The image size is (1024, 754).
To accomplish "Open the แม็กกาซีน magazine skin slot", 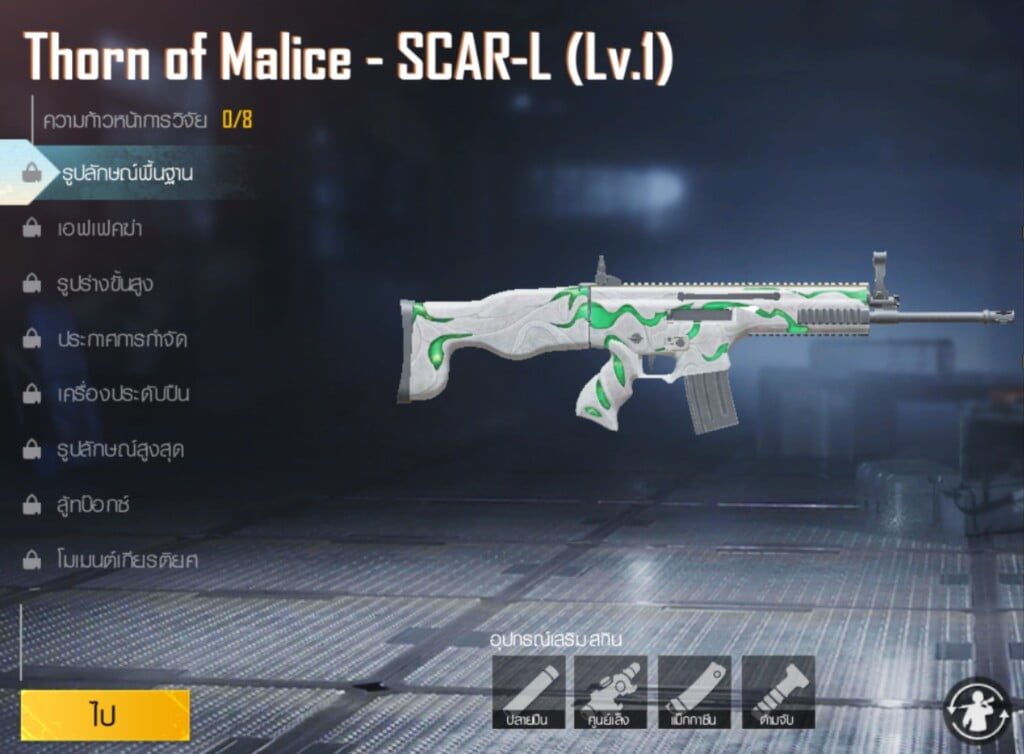I will (694, 692).
